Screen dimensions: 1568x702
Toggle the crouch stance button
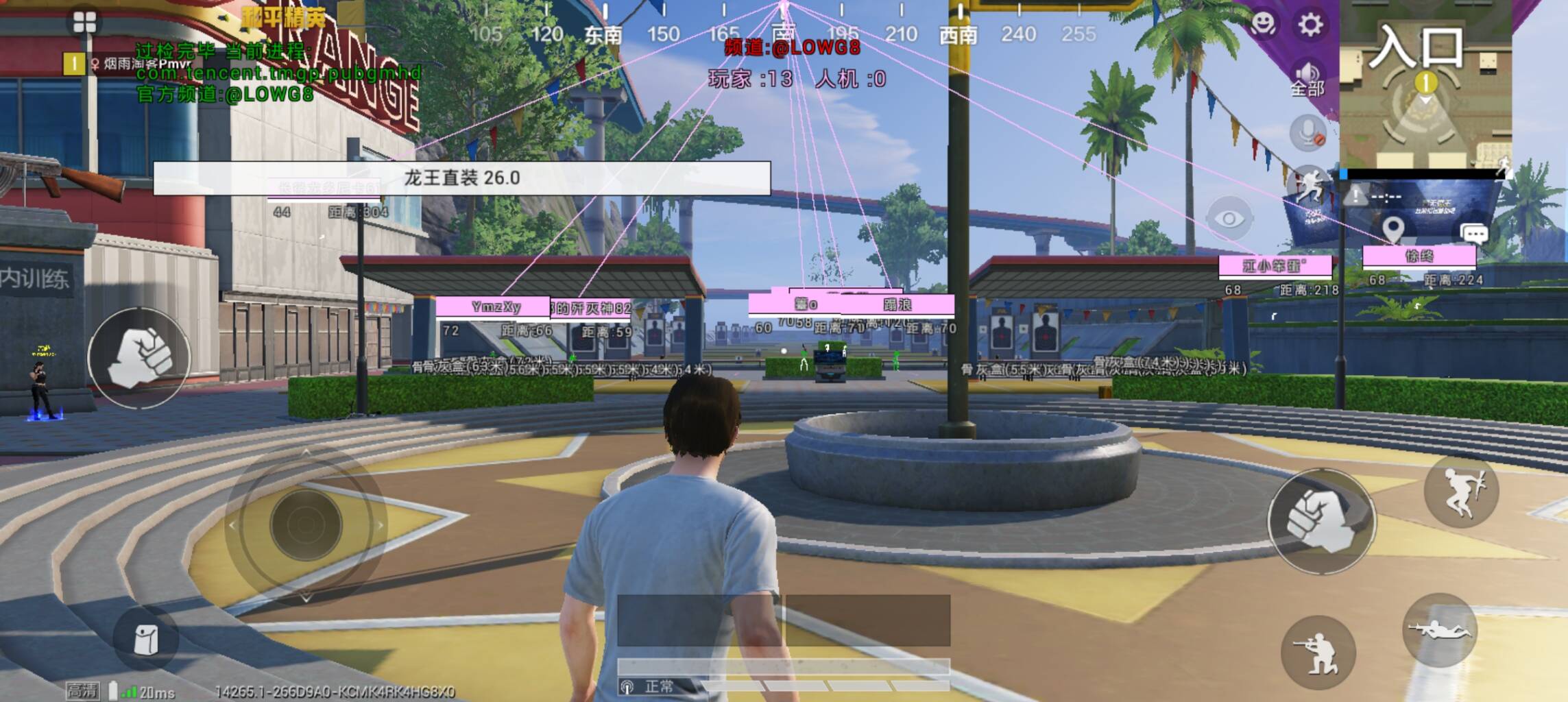[1318, 653]
